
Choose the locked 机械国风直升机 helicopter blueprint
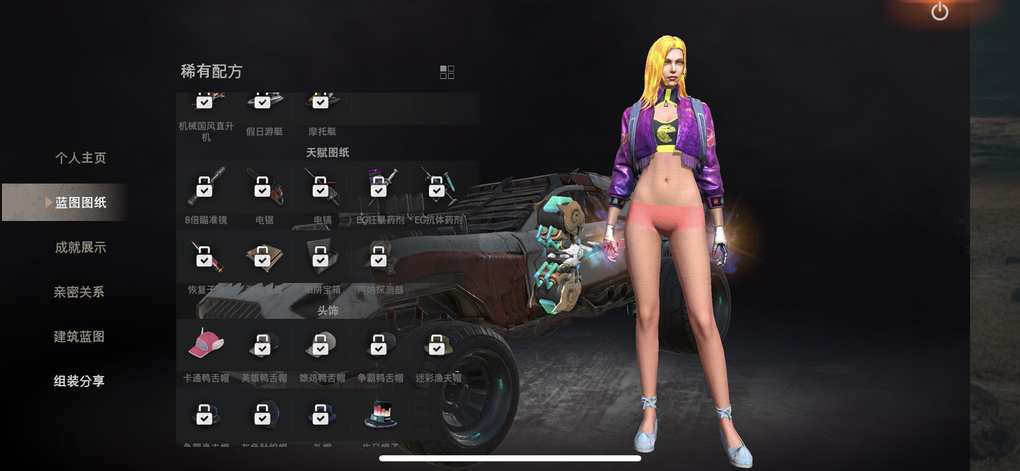tap(205, 102)
